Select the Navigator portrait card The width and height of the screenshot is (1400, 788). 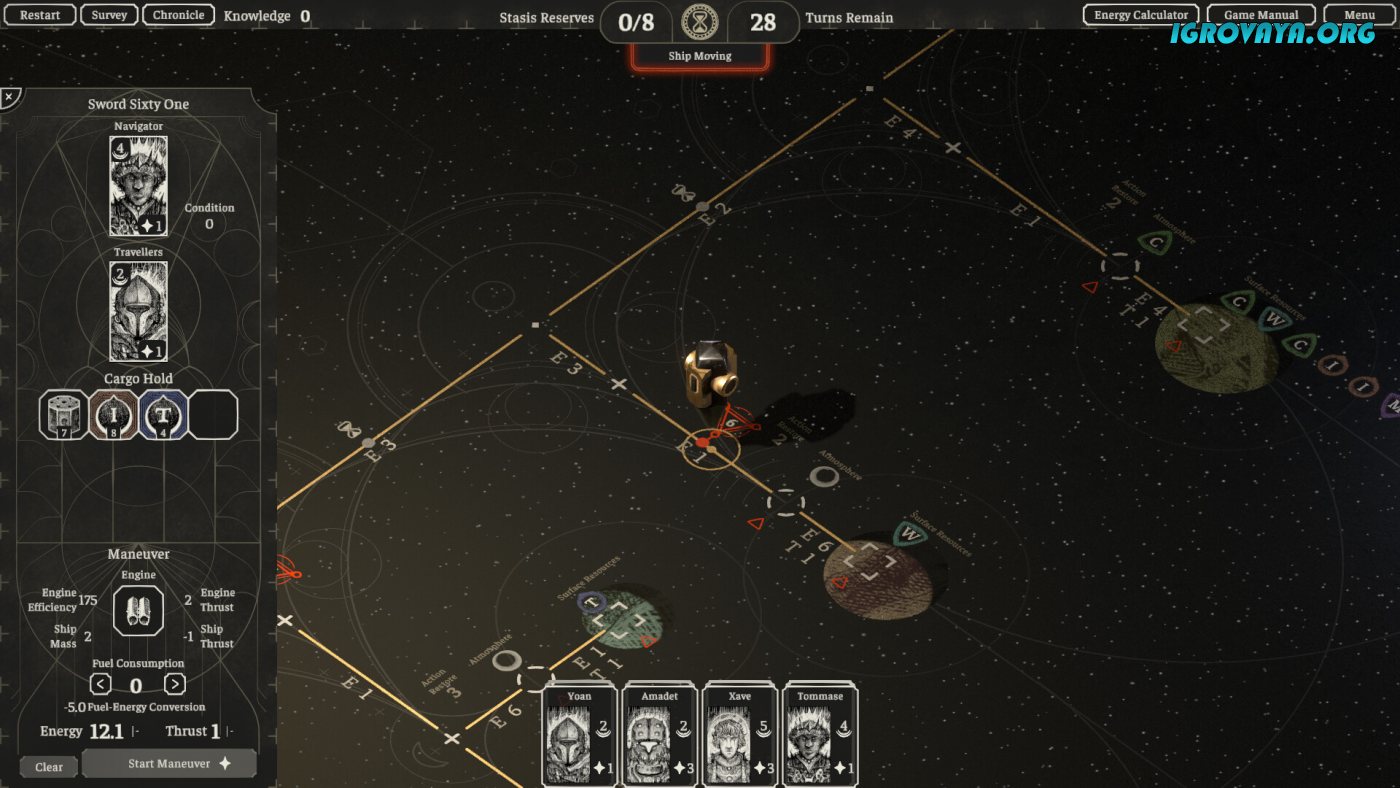coord(138,186)
